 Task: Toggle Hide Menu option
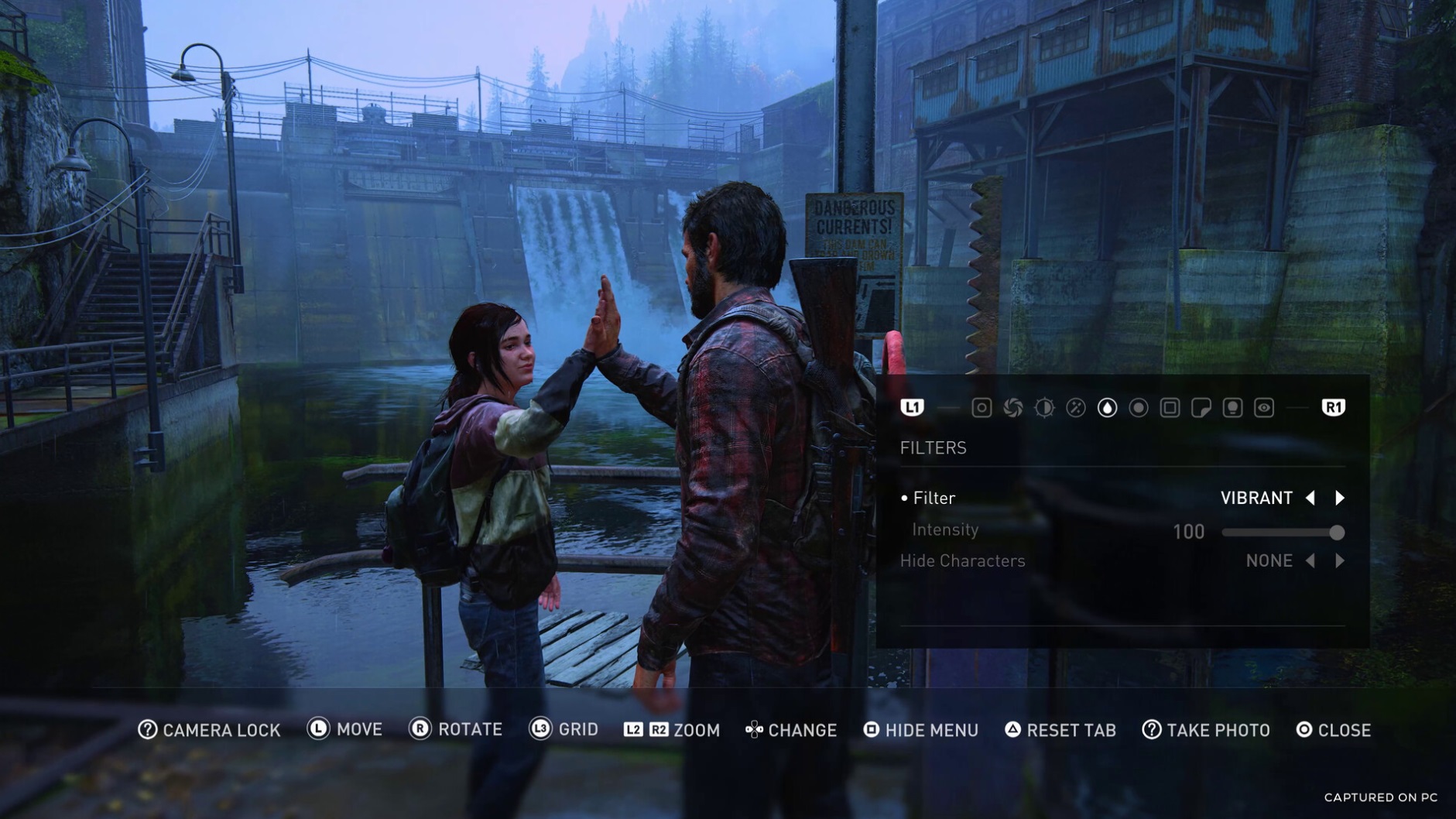point(922,729)
